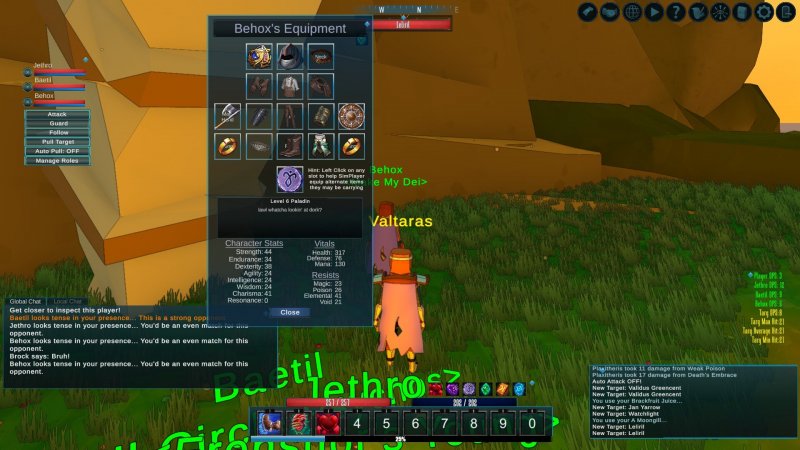Toggle Auto Pull setting
The height and width of the screenshot is (450, 800).
[57, 151]
